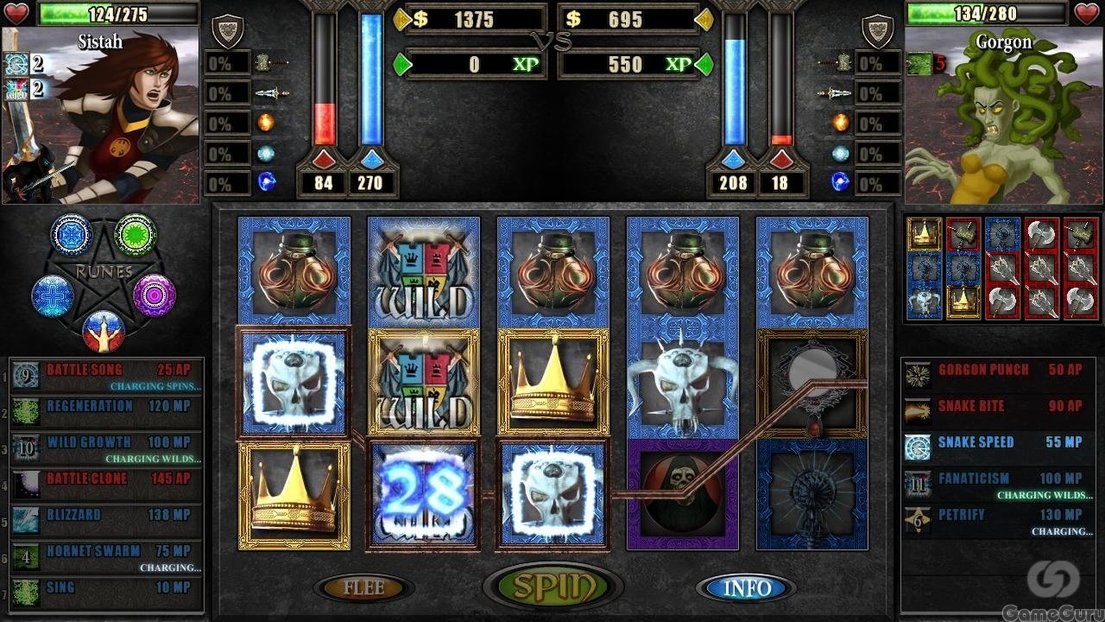Spin the slot reels
1105x622 pixels.
553,587
